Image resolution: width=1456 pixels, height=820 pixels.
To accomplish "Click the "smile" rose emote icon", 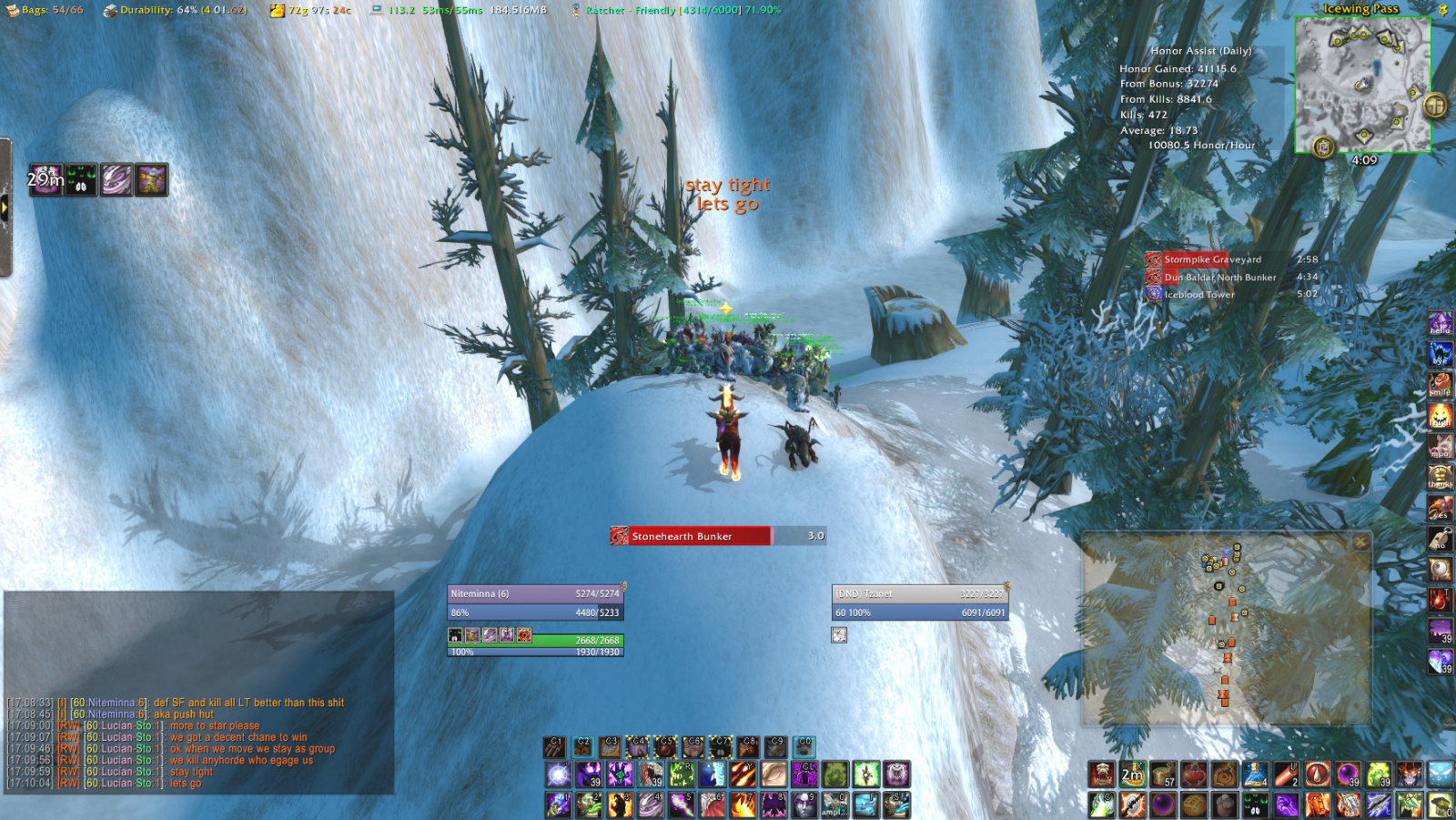I will tap(1441, 383).
